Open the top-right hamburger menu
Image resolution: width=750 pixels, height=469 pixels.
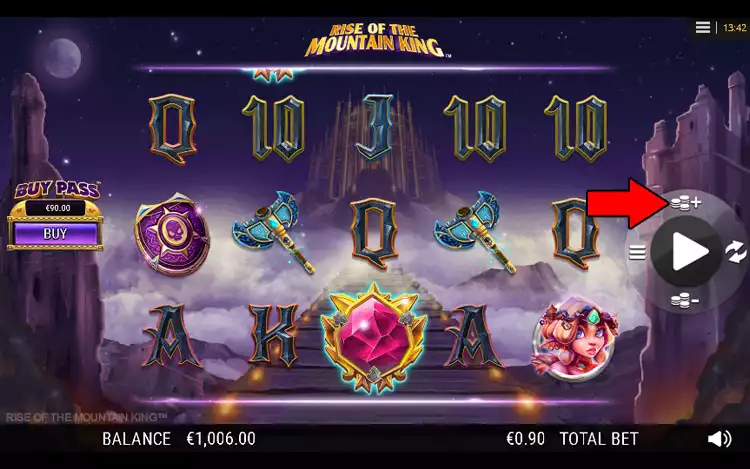[x=703, y=28]
